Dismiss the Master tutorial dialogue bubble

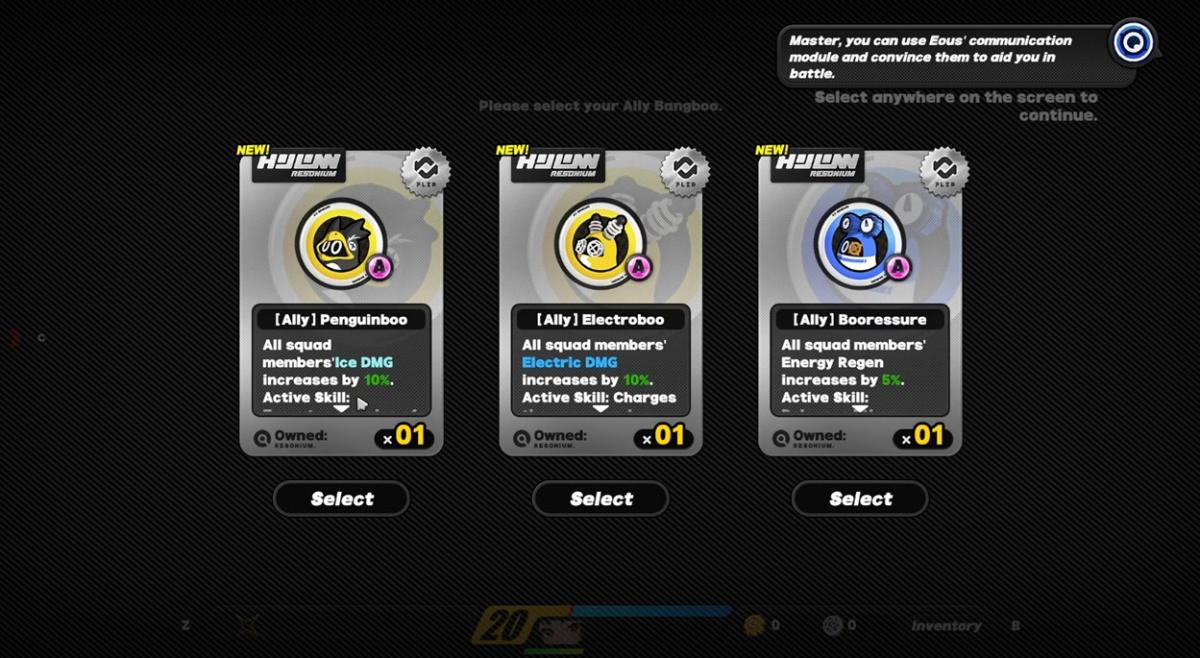point(945,56)
